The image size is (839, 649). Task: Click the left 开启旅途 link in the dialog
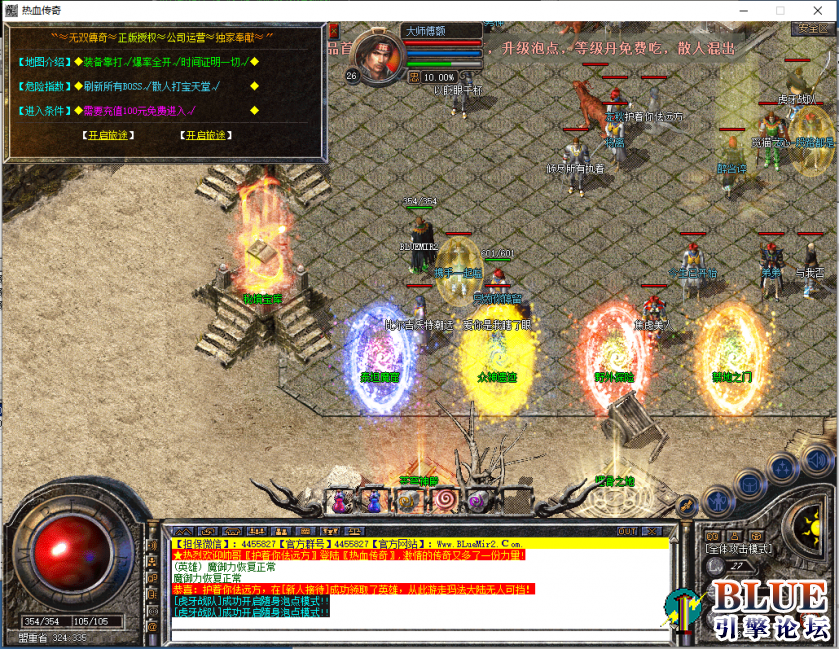click(x=110, y=135)
